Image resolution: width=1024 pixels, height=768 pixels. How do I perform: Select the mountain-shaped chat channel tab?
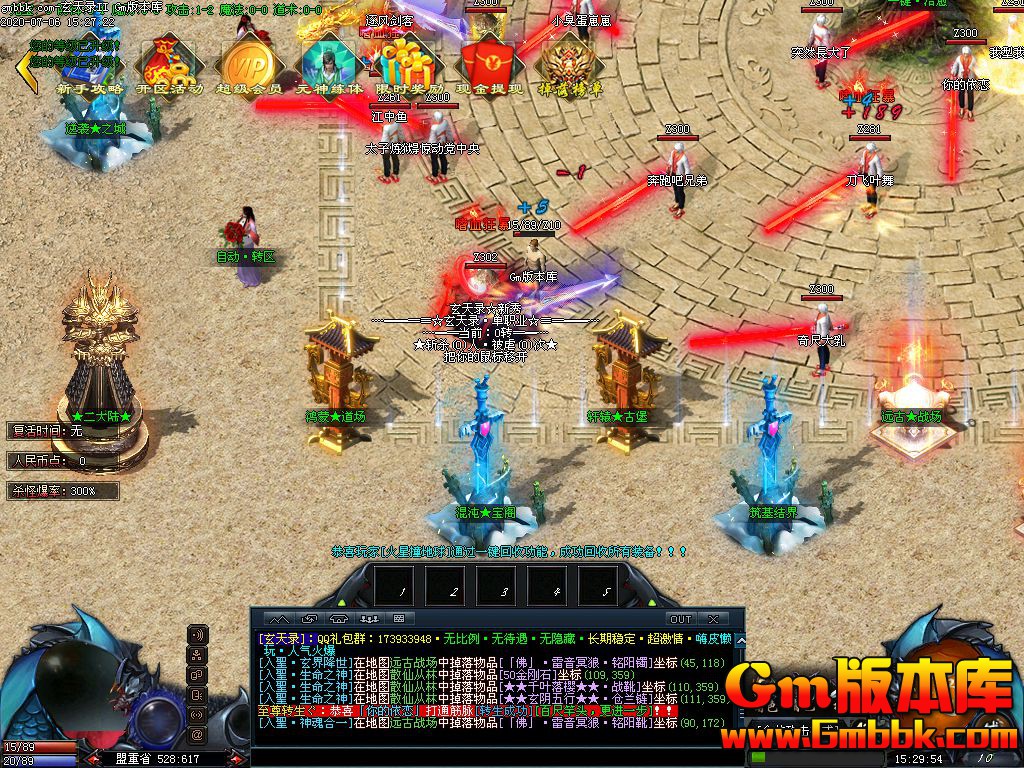click(279, 619)
